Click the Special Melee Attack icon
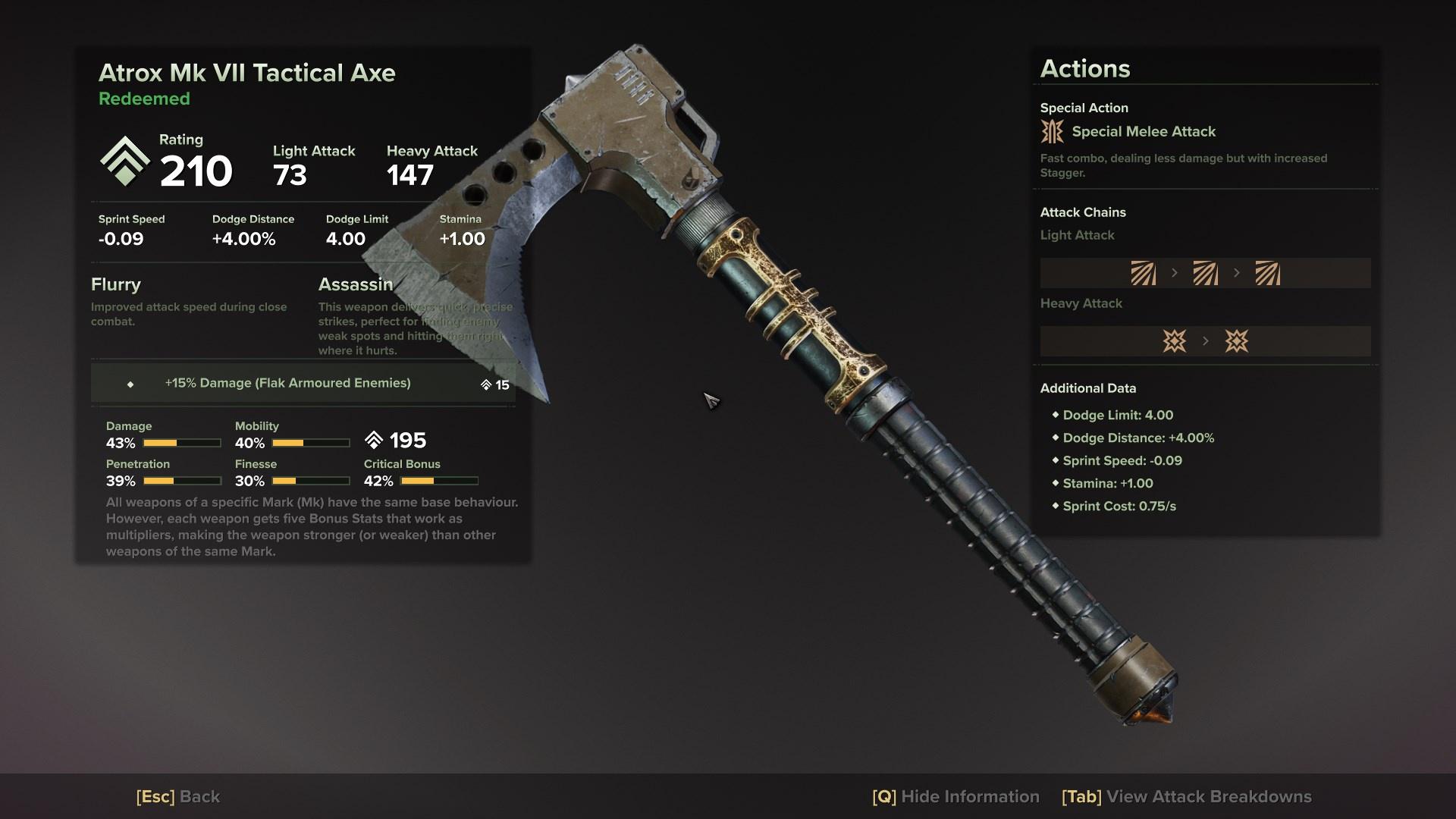This screenshot has height=819, width=1456. [x=1053, y=131]
